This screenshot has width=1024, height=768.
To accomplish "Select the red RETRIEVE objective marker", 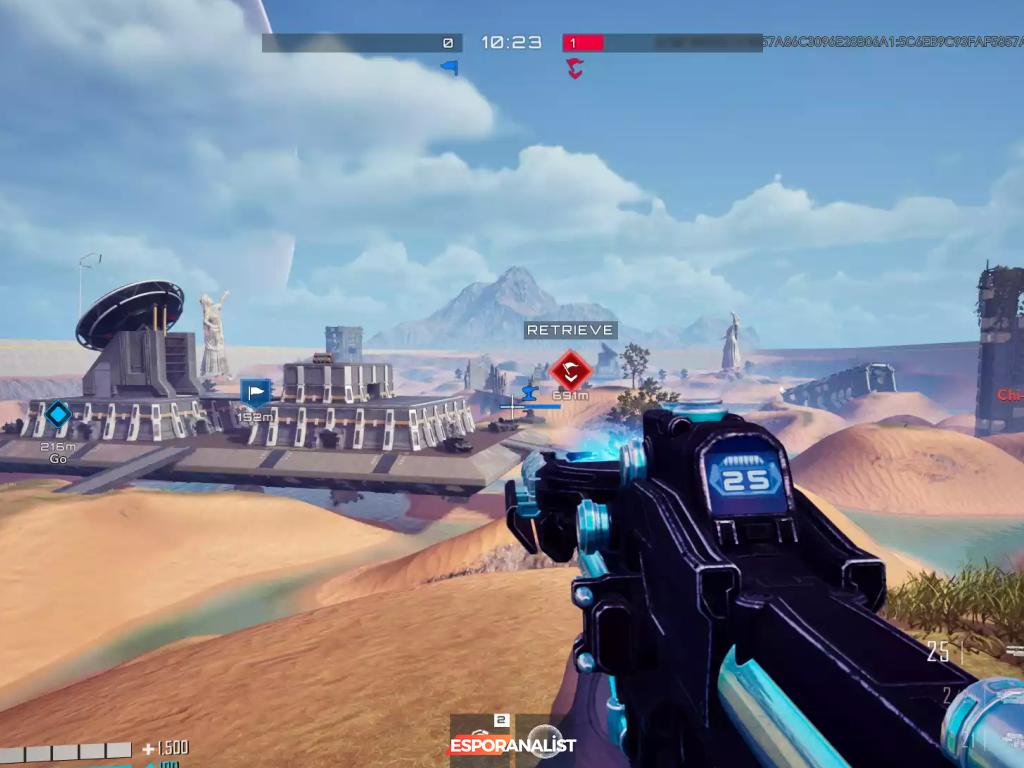I will [x=571, y=370].
